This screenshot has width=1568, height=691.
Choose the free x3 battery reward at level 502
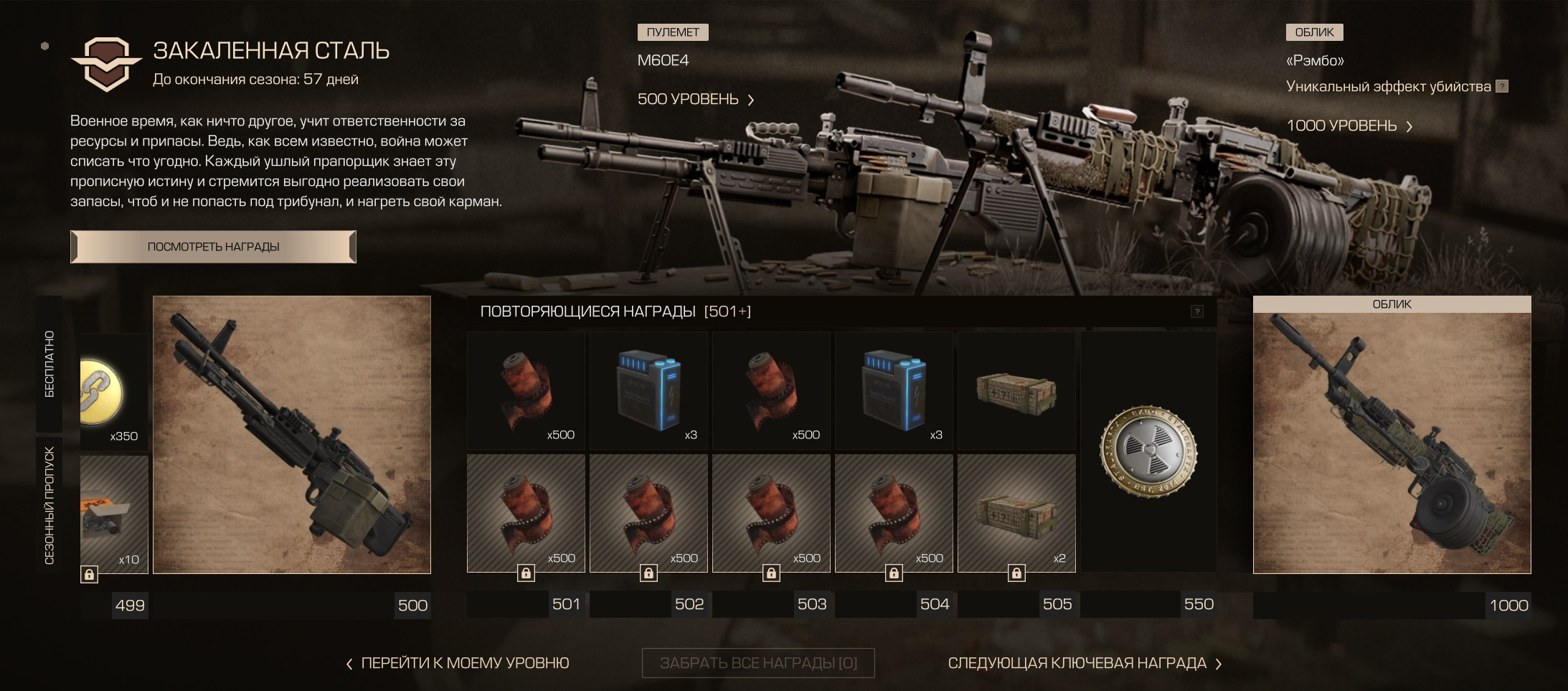(x=648, y=390)
